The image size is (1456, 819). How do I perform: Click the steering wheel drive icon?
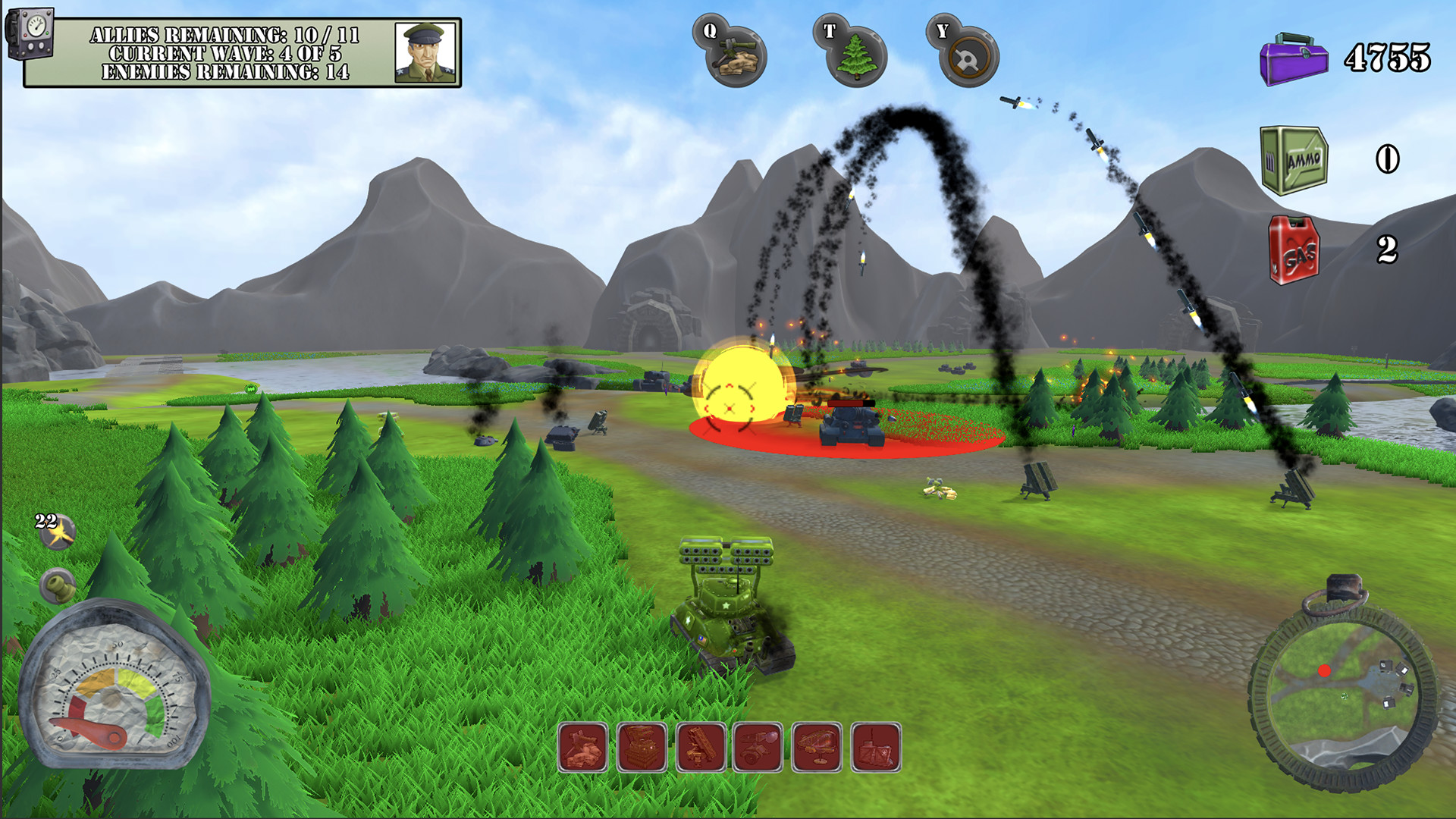pos(968,58)
